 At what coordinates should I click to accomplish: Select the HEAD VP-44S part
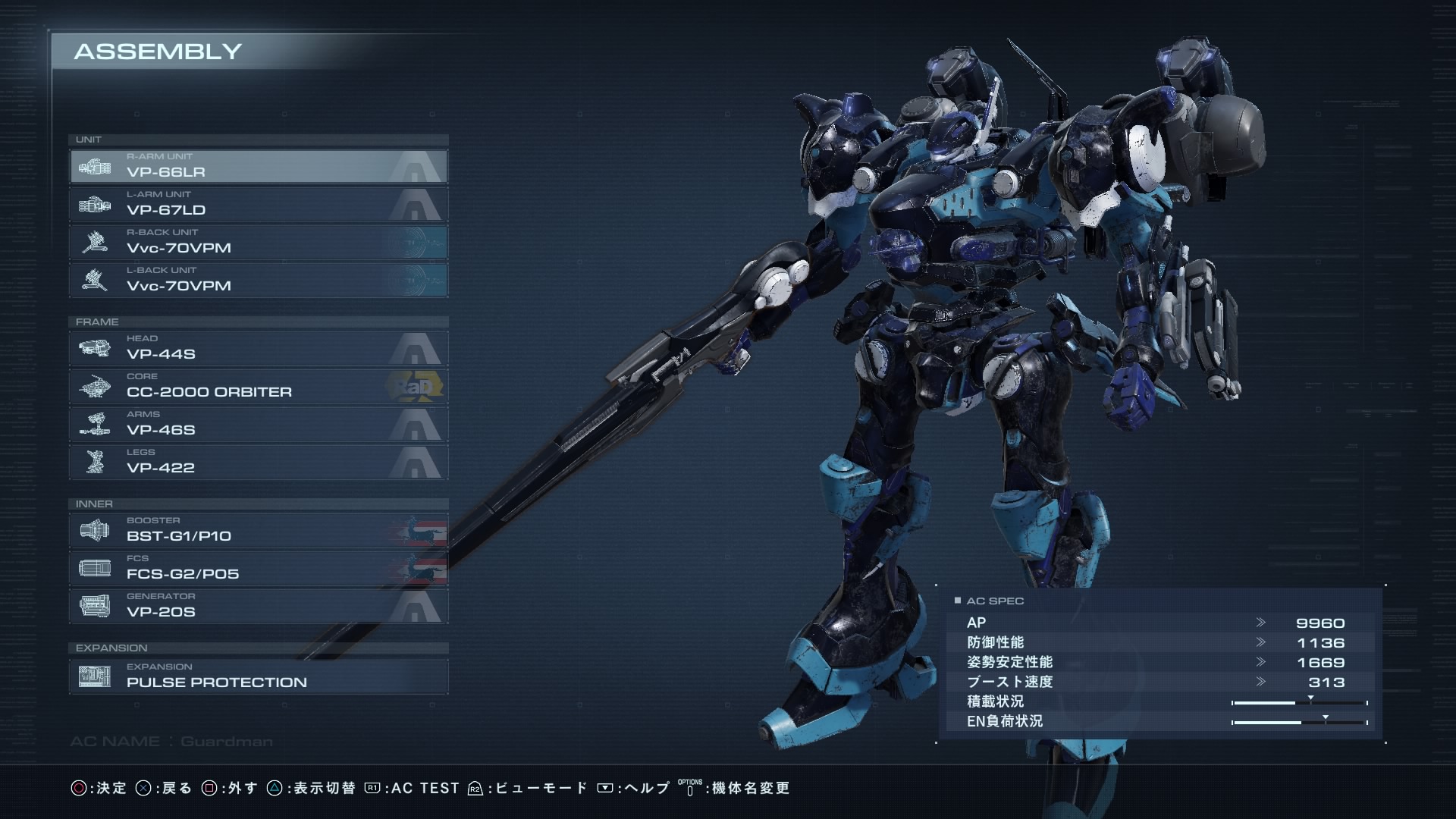click(x=258, y=348)
